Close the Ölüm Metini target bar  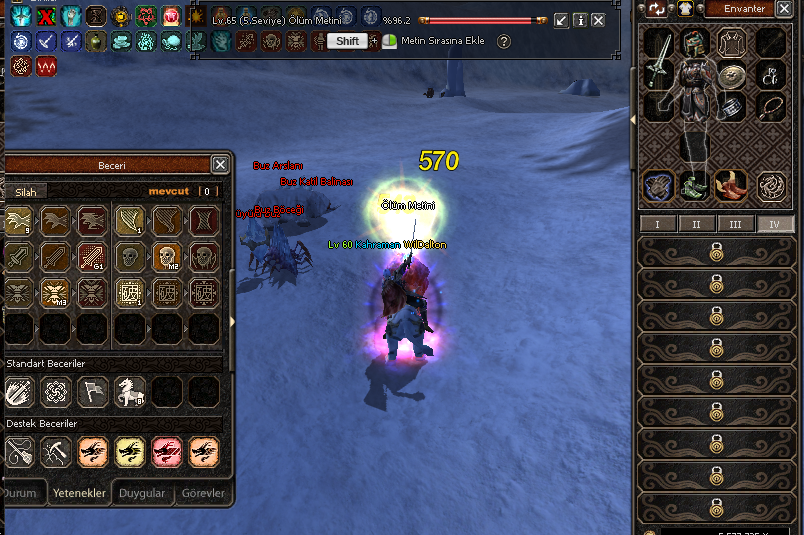pos(598,20)
